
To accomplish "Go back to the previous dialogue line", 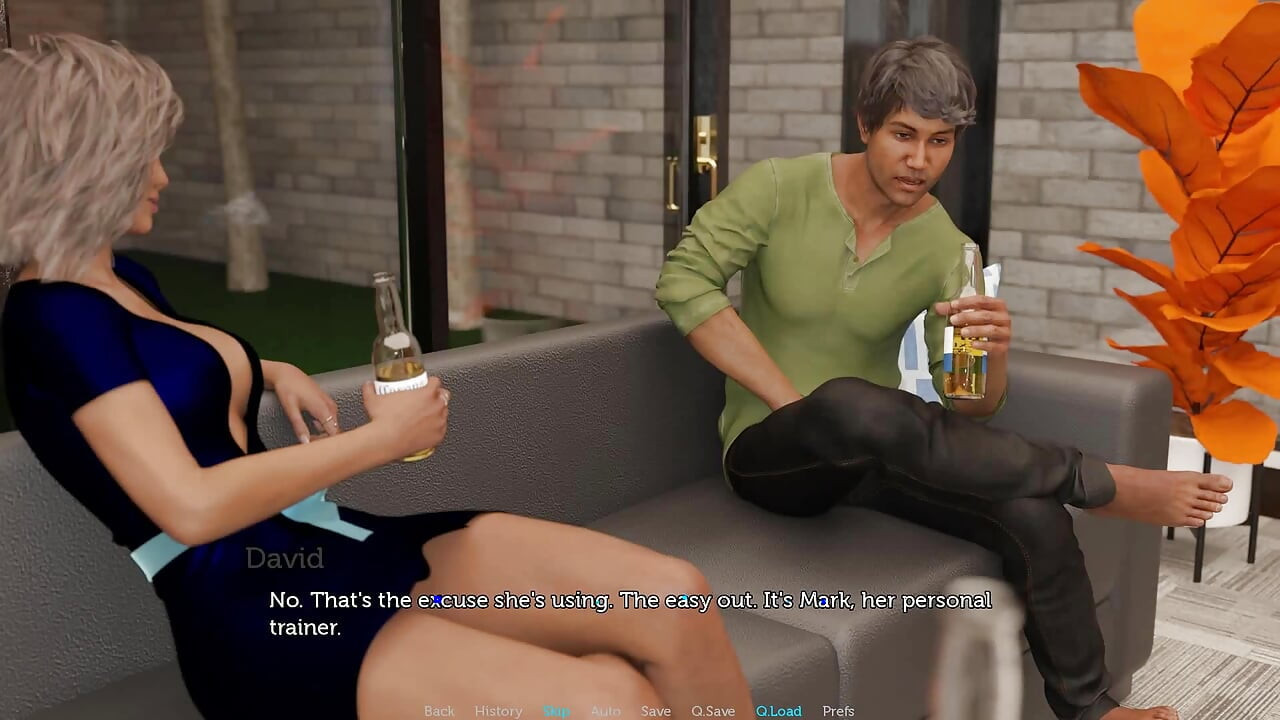I will pos(439,711).
